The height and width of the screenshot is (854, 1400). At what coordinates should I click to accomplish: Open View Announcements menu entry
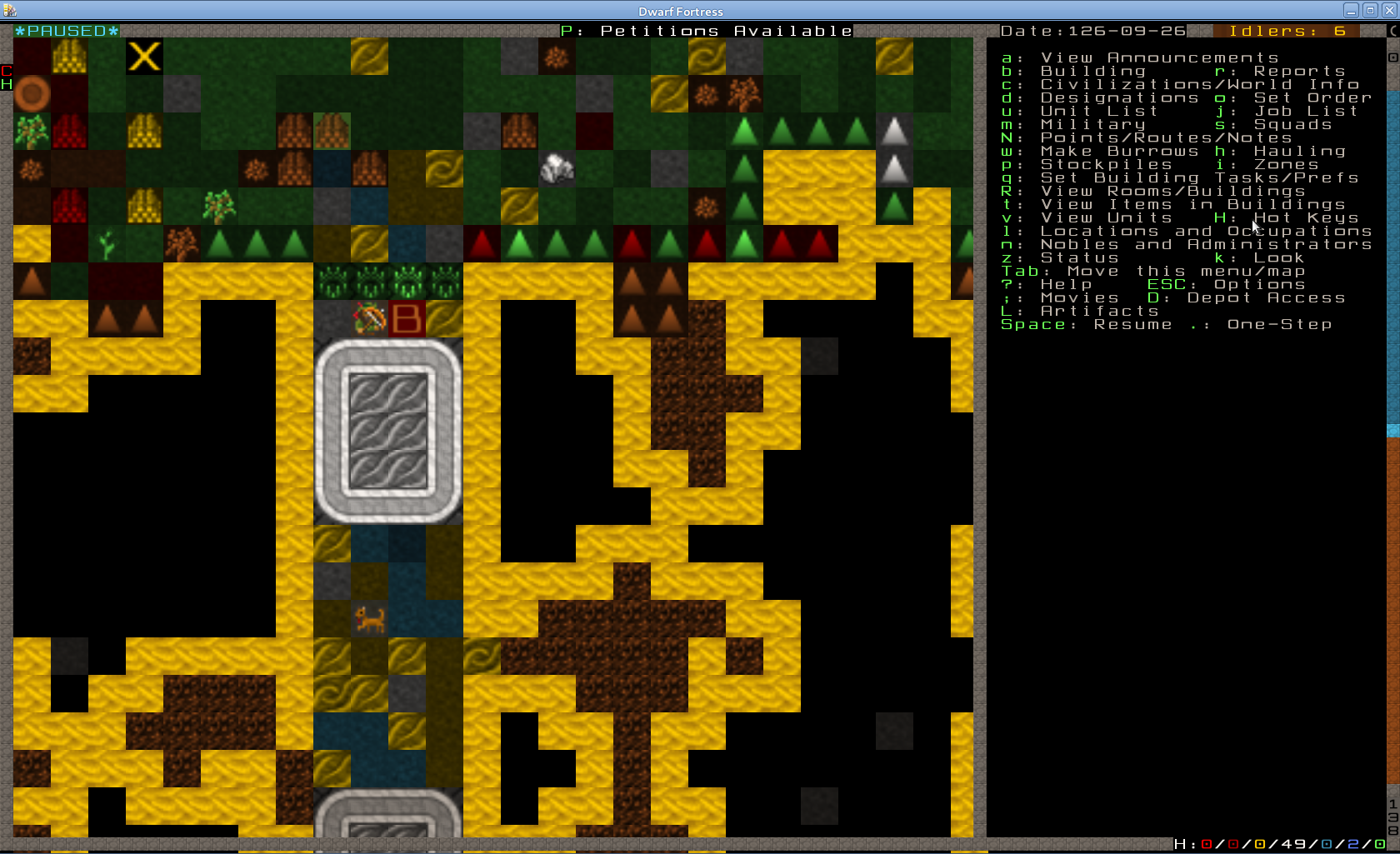[1158, 57]
